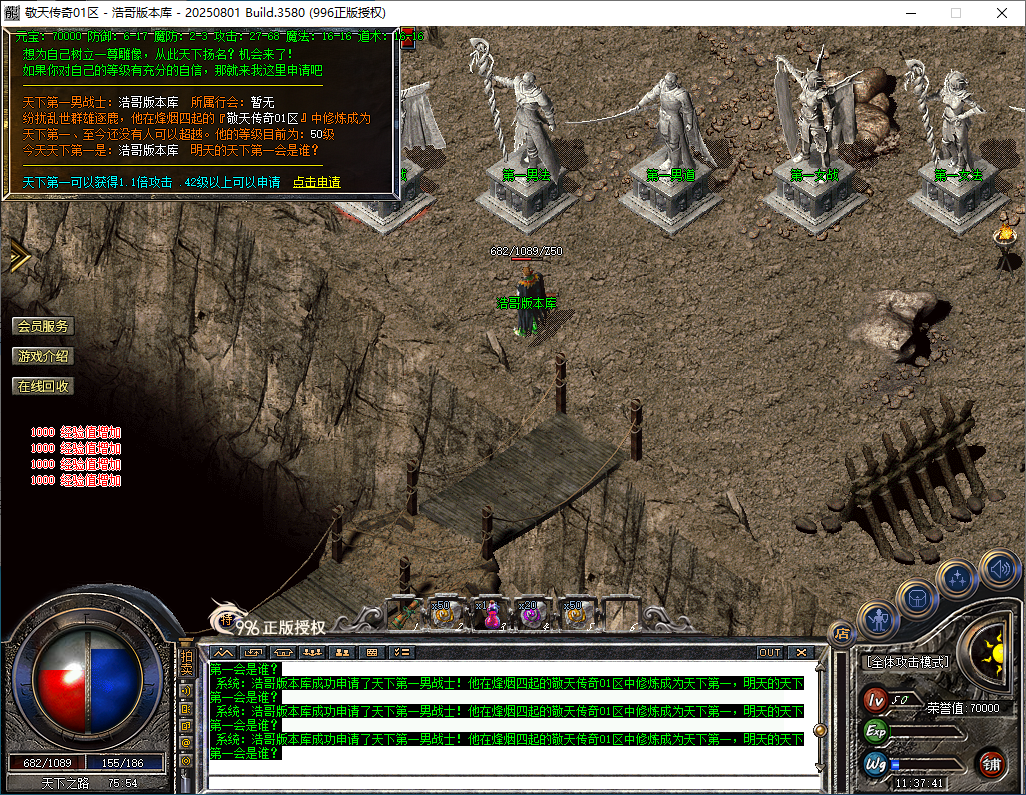Viewport: 1026px width, 795px height.
Task: Open the 游戏介绍 game introduction
Action: click(43, 356)
